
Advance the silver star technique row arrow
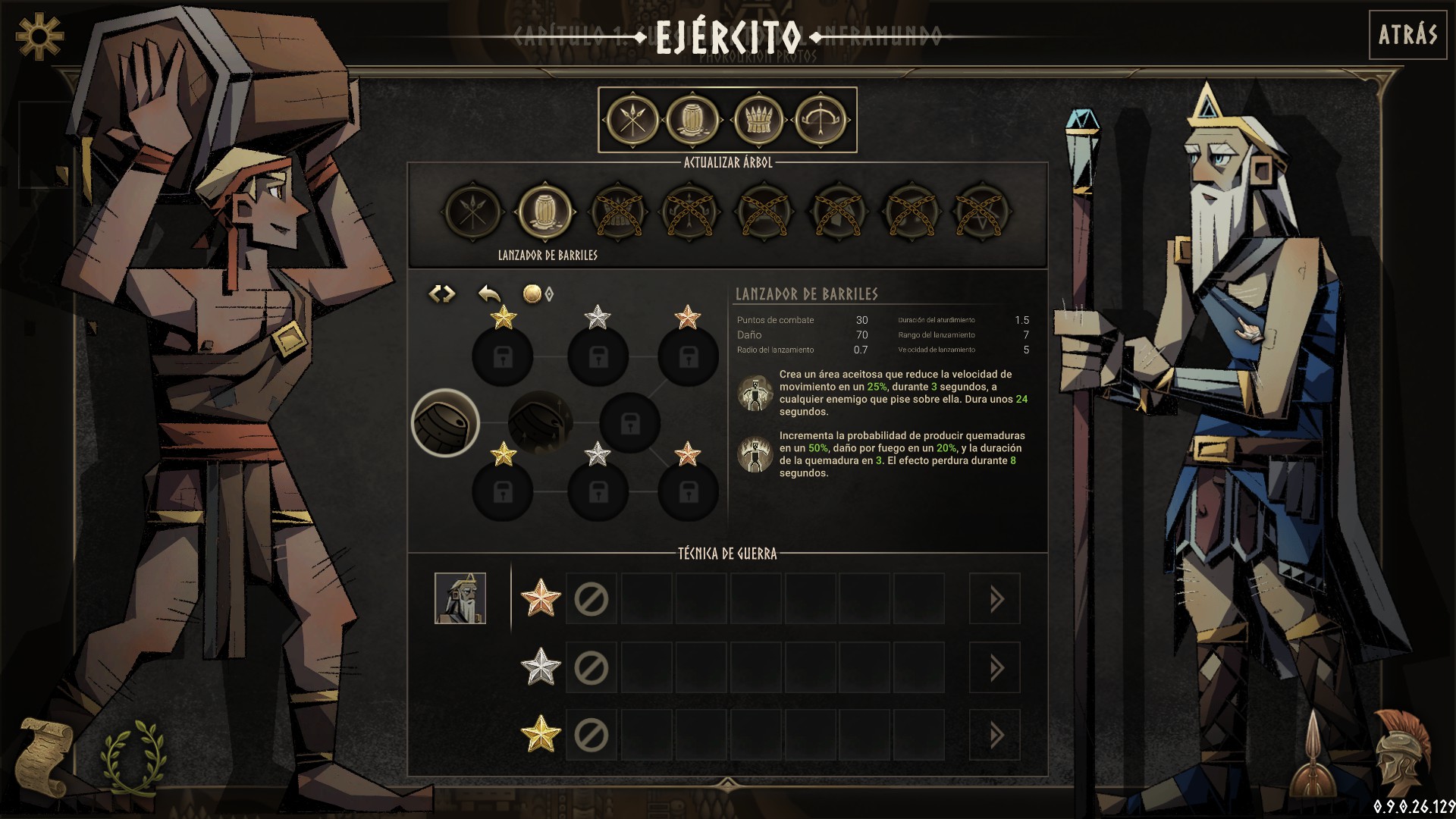coord(995,668)
